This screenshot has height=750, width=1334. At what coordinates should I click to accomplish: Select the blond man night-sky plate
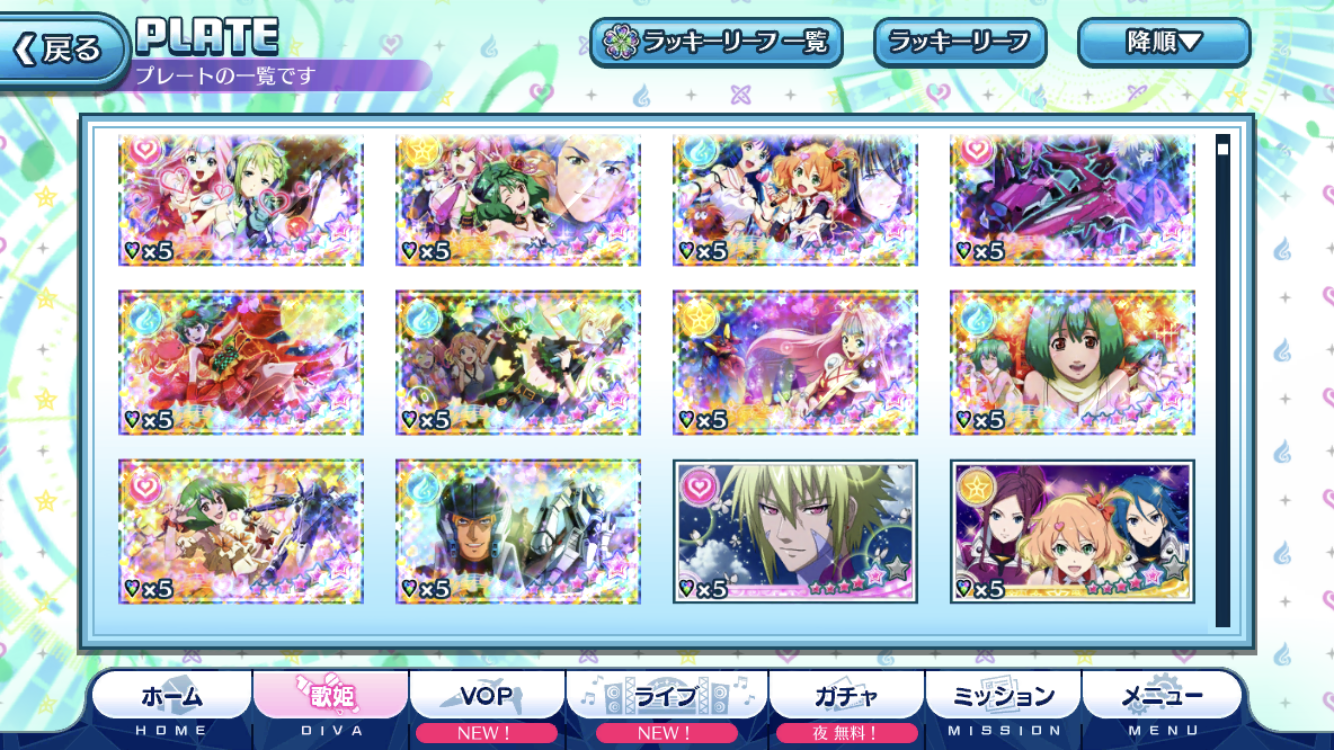pos(795,532)
